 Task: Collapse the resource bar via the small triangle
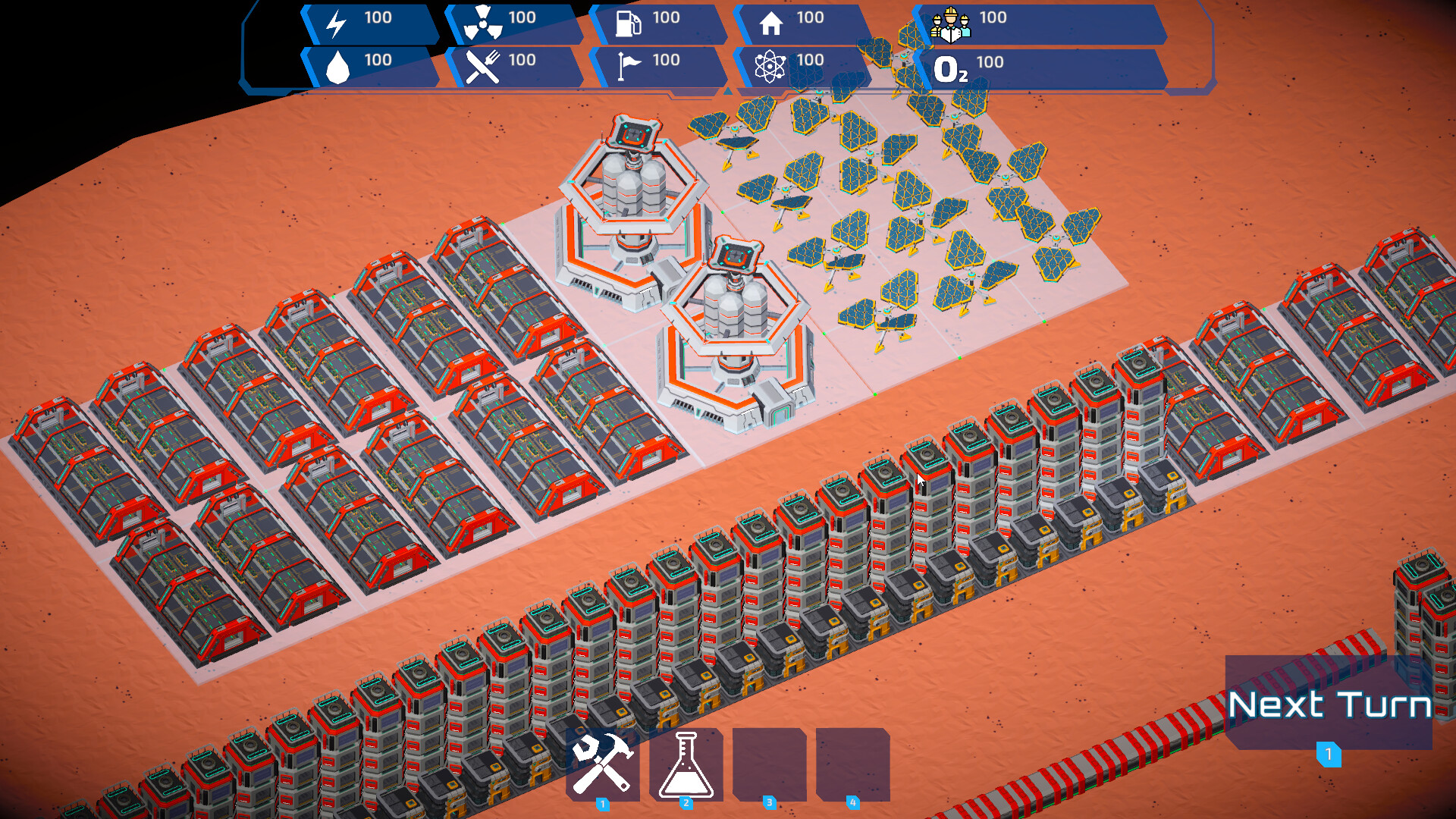point(727,91)
